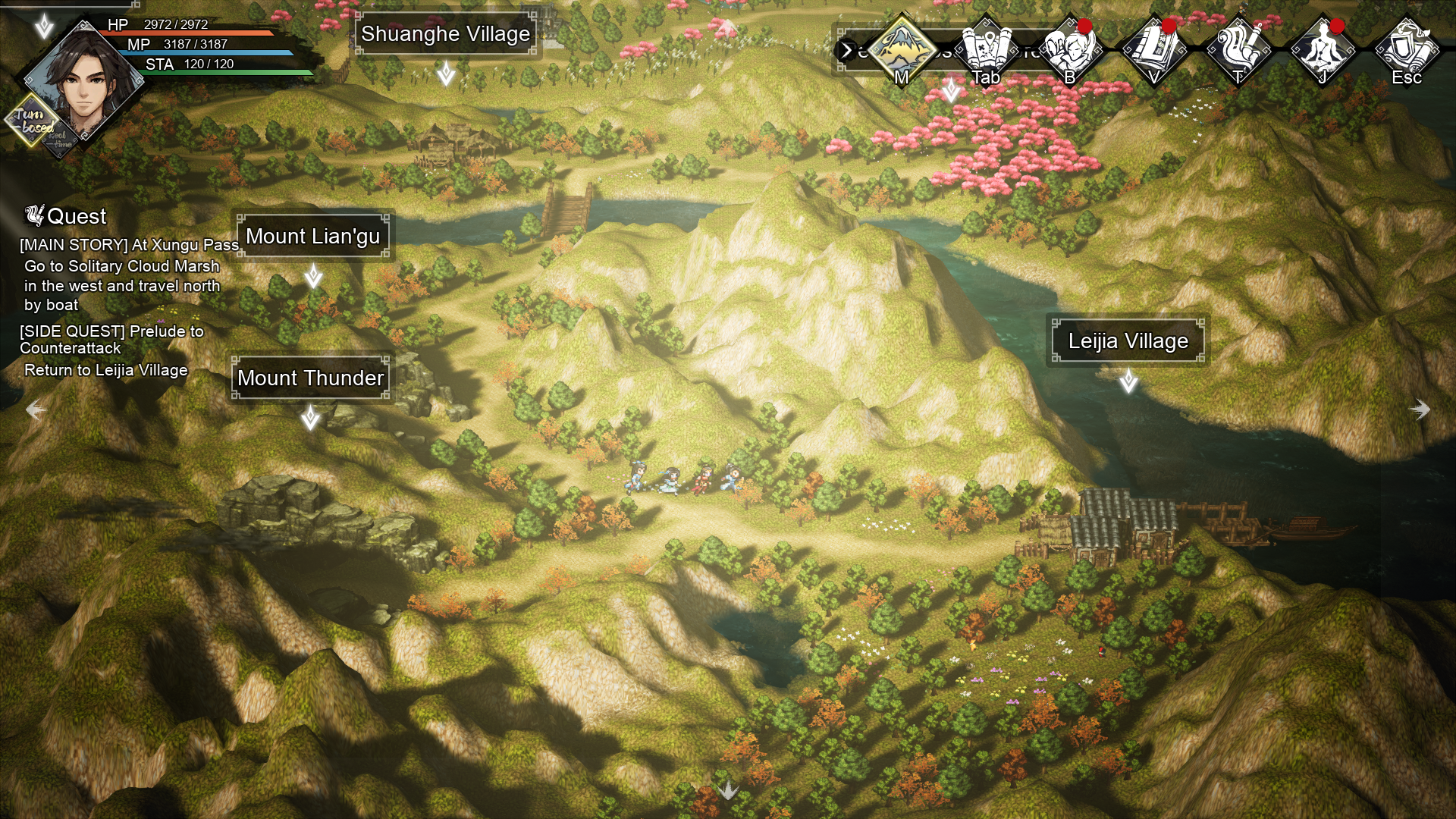Click the left edge map scroll arrow

coord(36,410)
